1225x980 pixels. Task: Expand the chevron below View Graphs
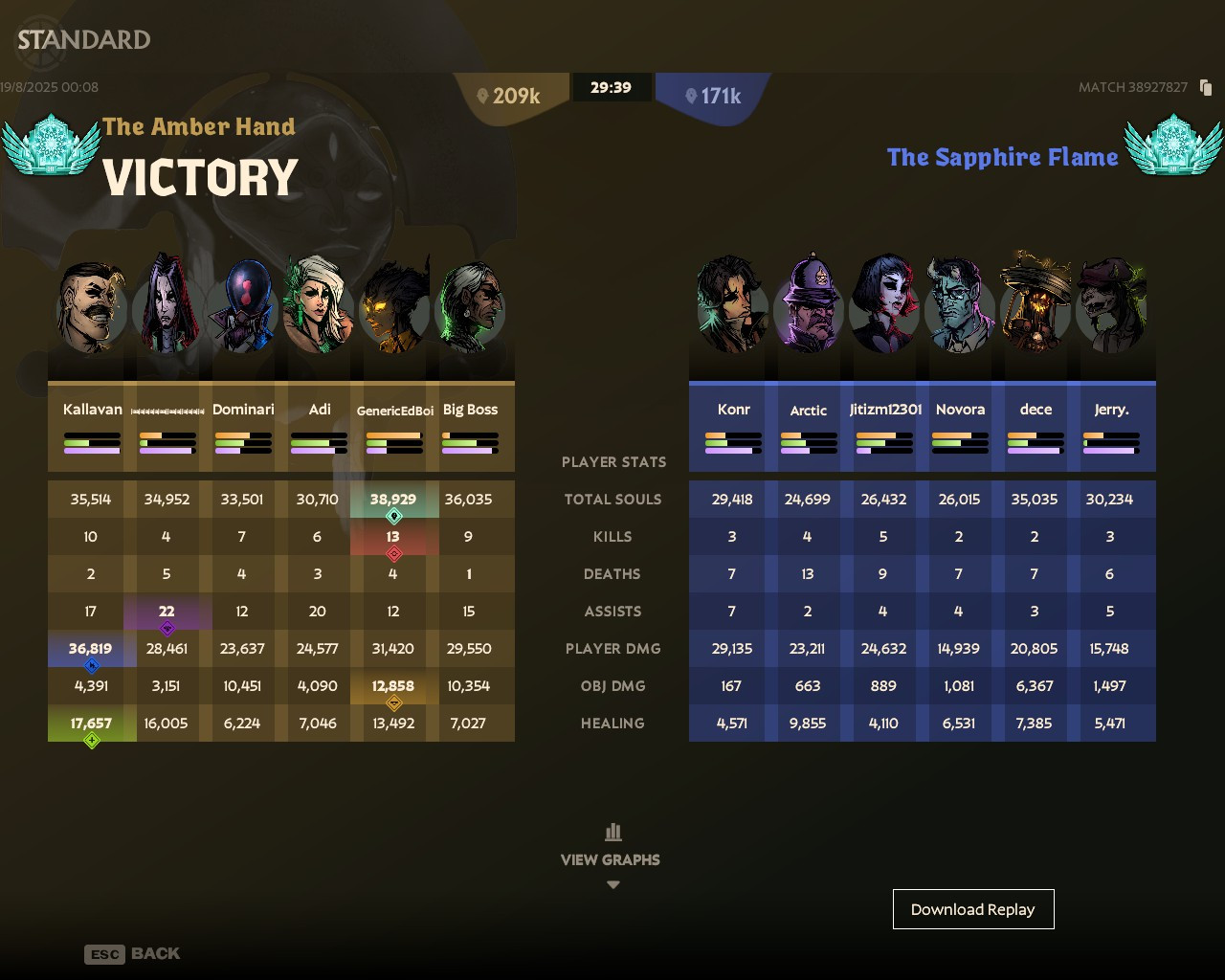(x=612, y=884)
